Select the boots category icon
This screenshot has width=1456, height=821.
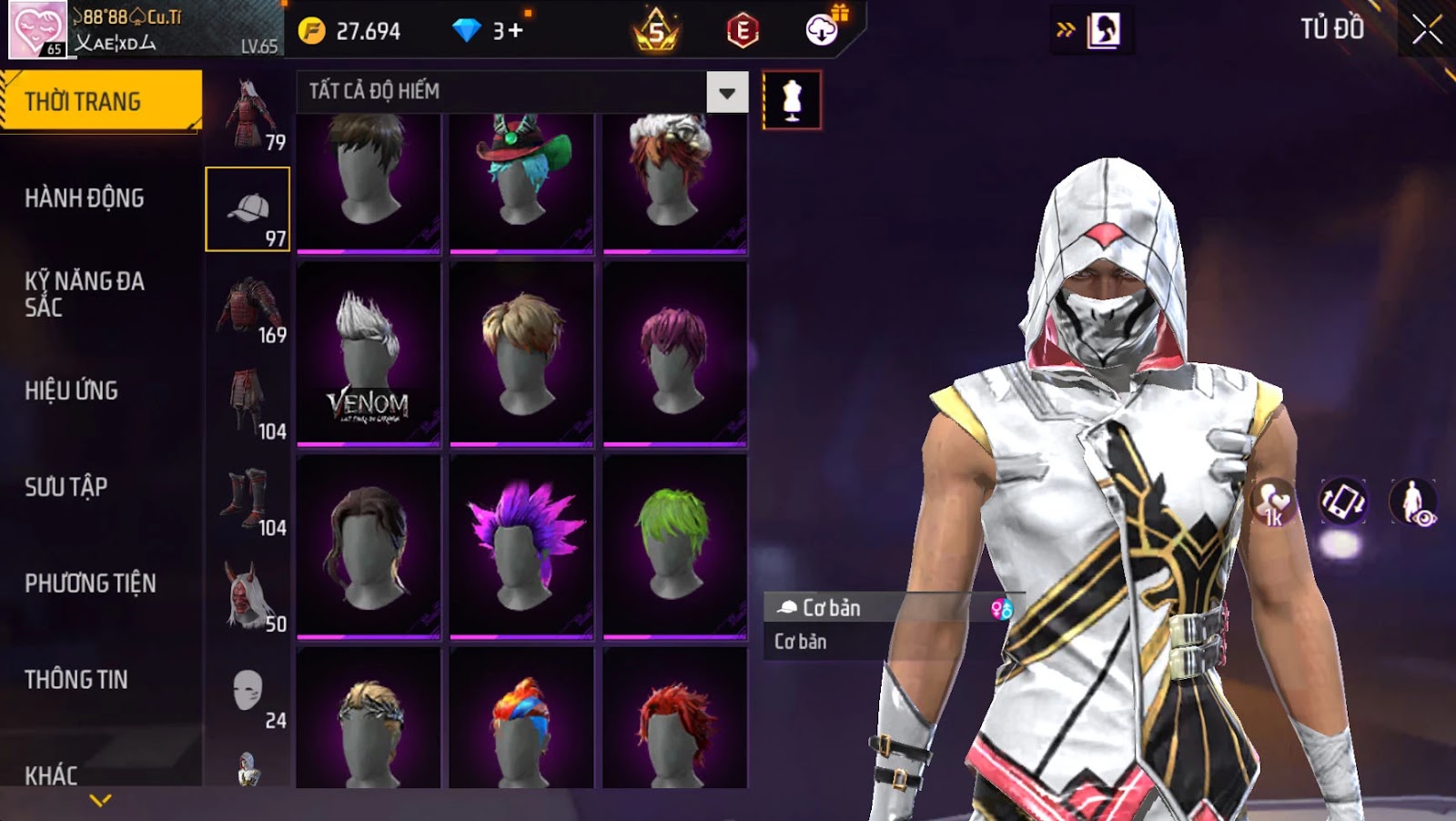coord(248,499)
